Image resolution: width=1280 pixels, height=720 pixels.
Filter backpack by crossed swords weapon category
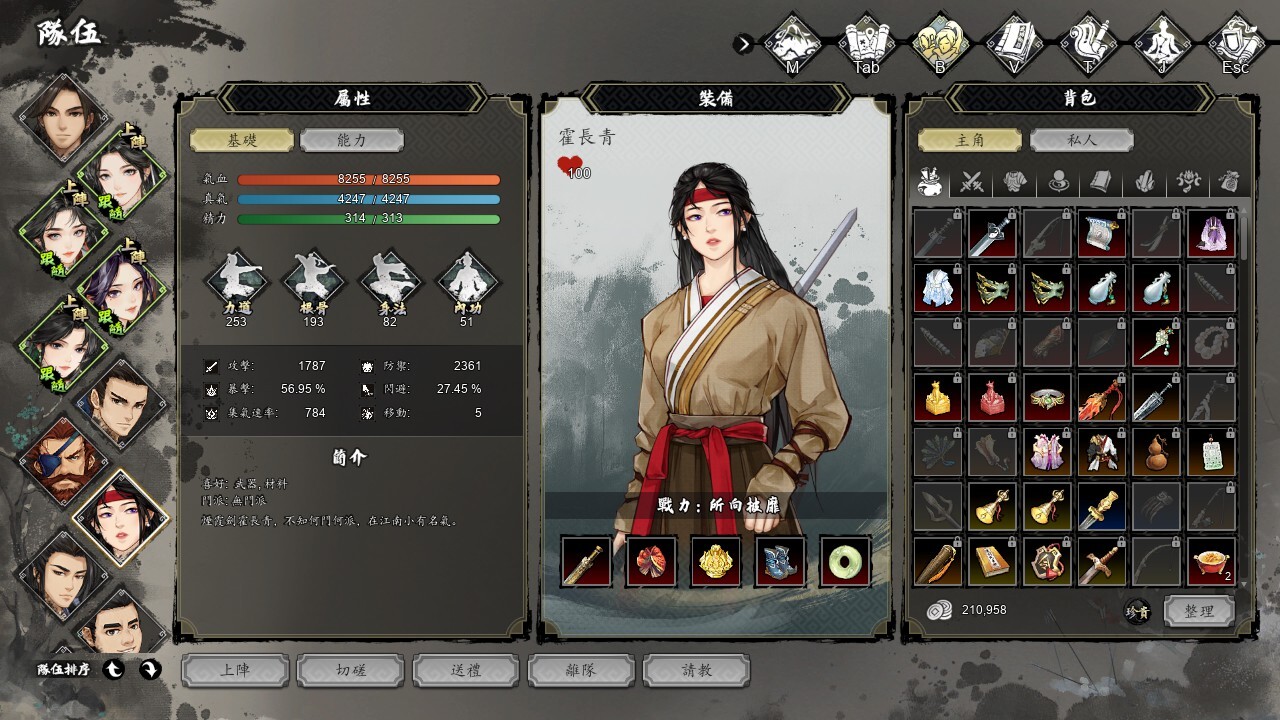(972, 182)
